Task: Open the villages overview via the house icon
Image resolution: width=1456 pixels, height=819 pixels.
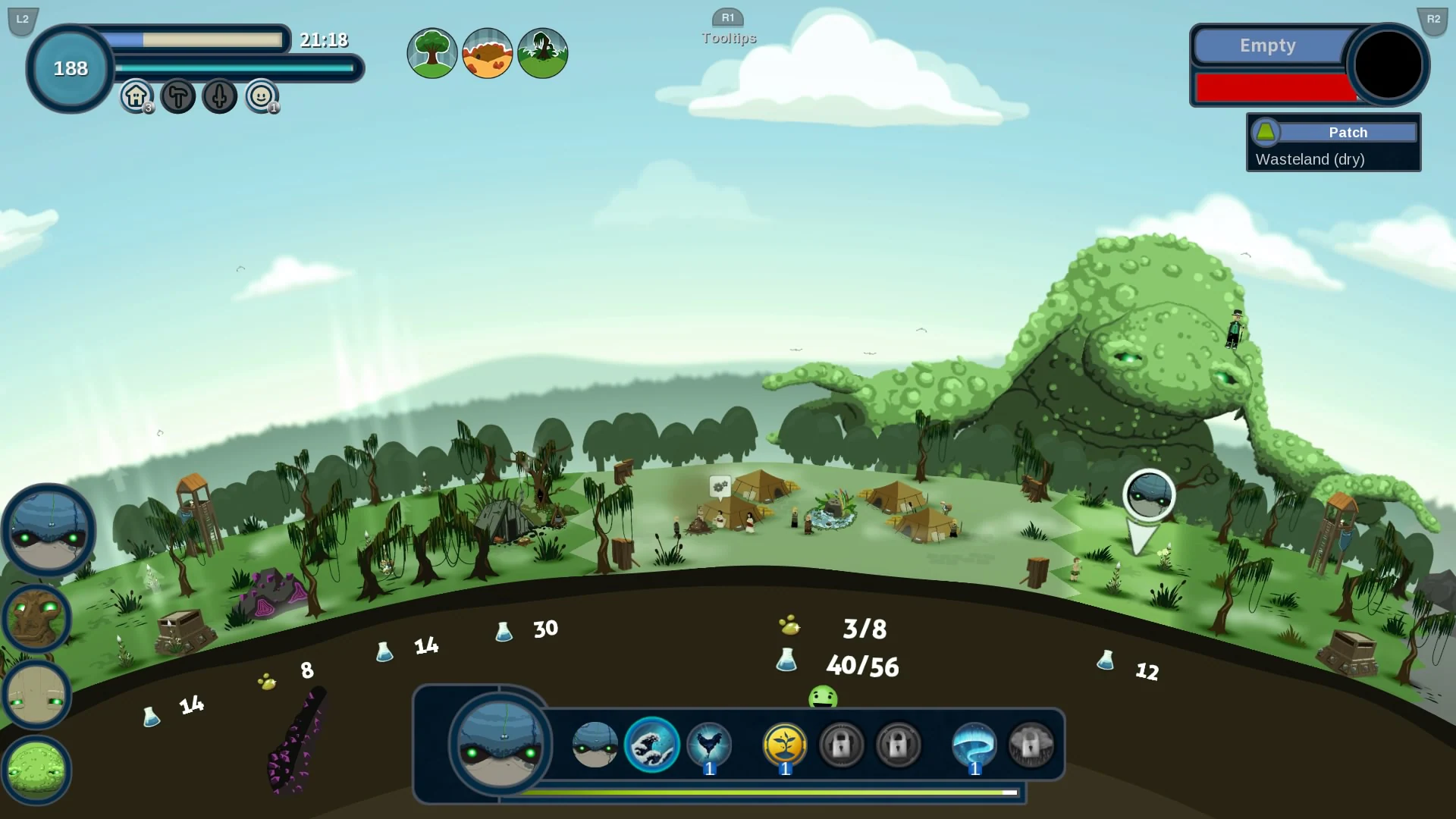Action: coord(134,96)
